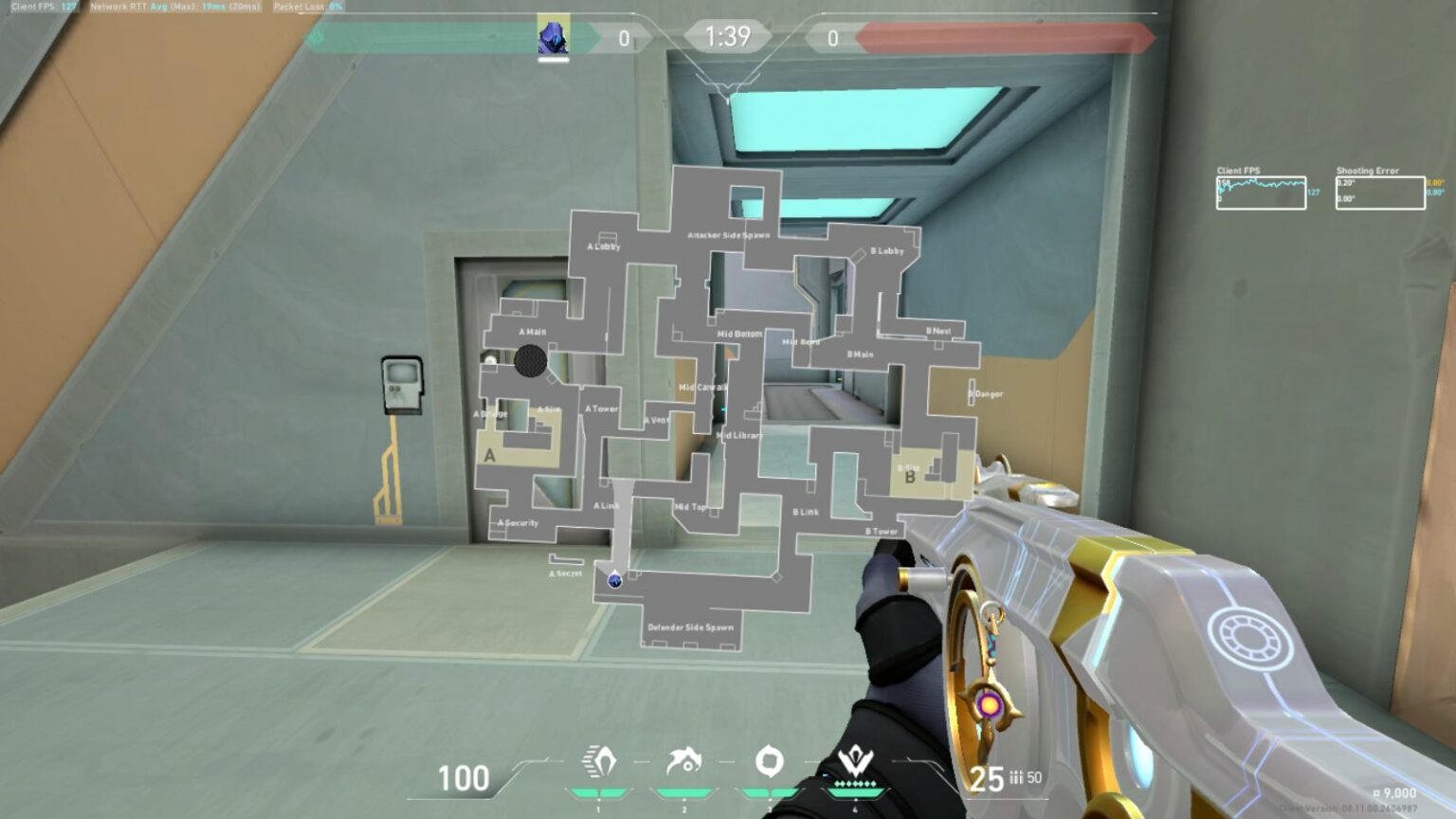Select the A Lobby area on the map
The height and width of the screenshot is (819, 1456).
click(x=604, y=246)
